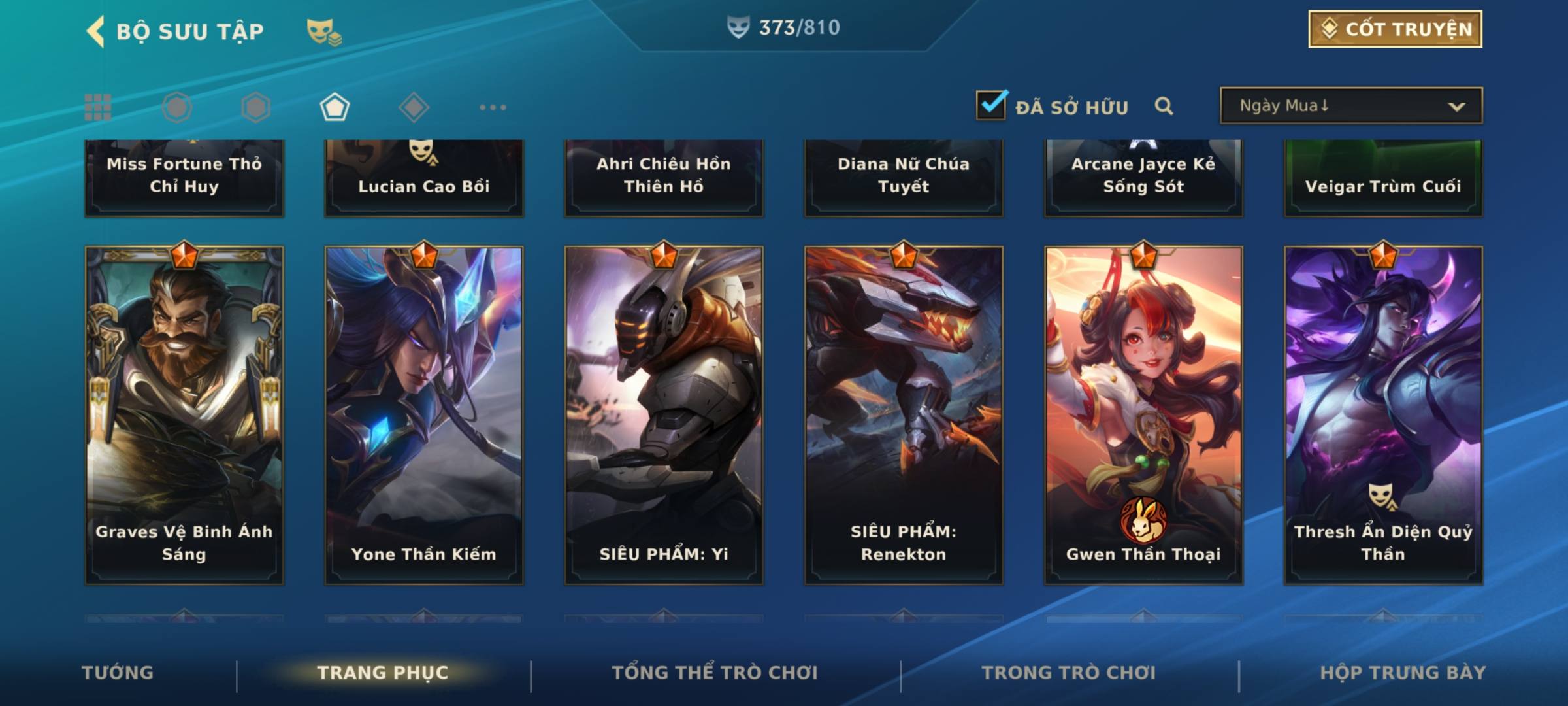Select Graves Vệ Binh Ánh Sáng skin
Viewport: 1568px width, 706px height.
(184, 415)
